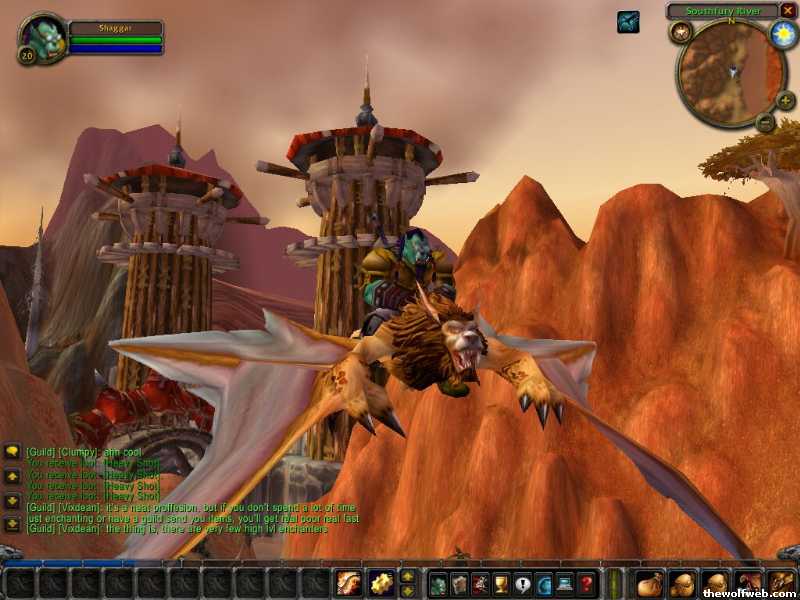Open the character info micro button
This screenshot has height=600, width=800.
438,583
